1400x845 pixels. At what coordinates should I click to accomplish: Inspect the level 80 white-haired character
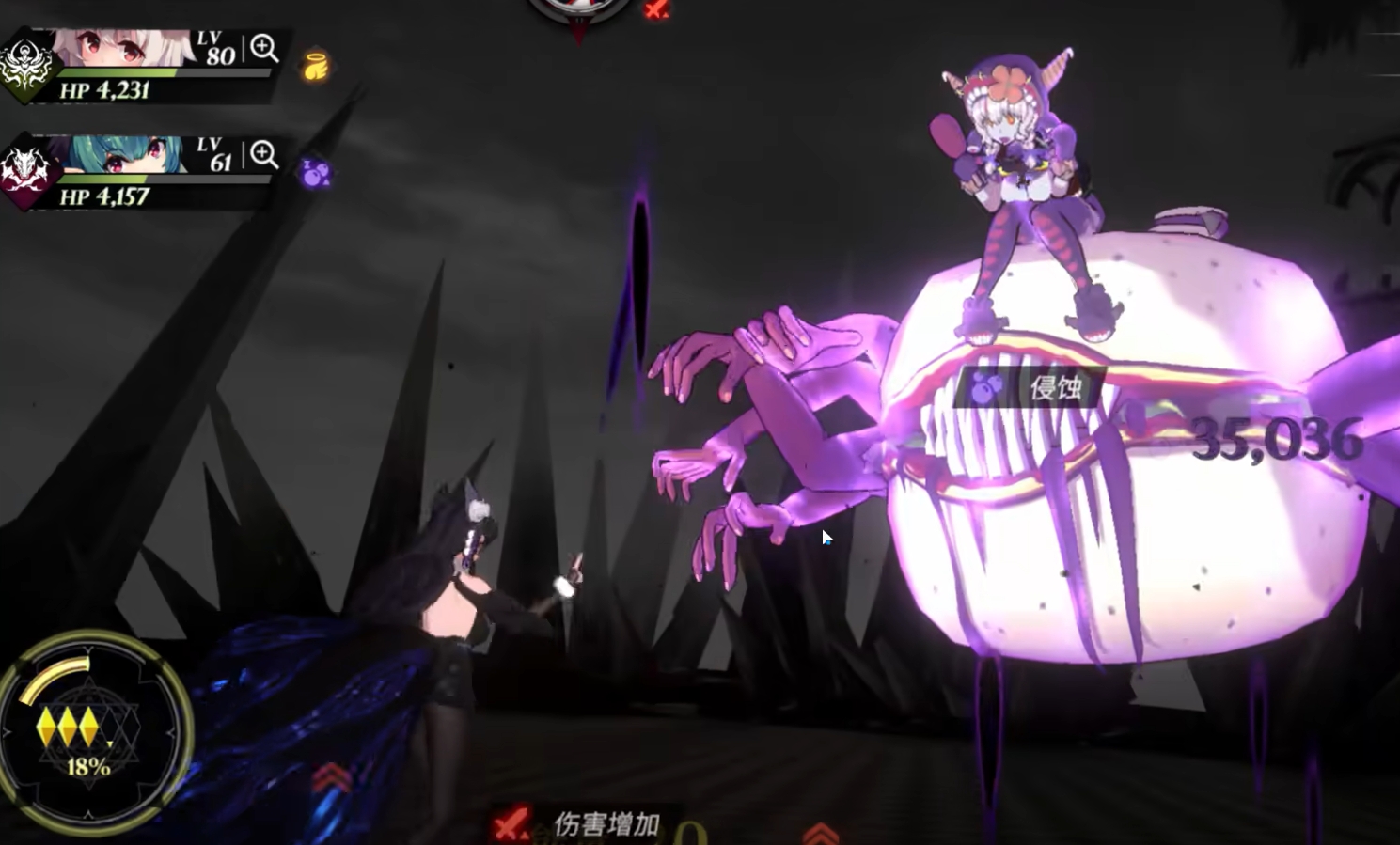(x=264, y=48)
